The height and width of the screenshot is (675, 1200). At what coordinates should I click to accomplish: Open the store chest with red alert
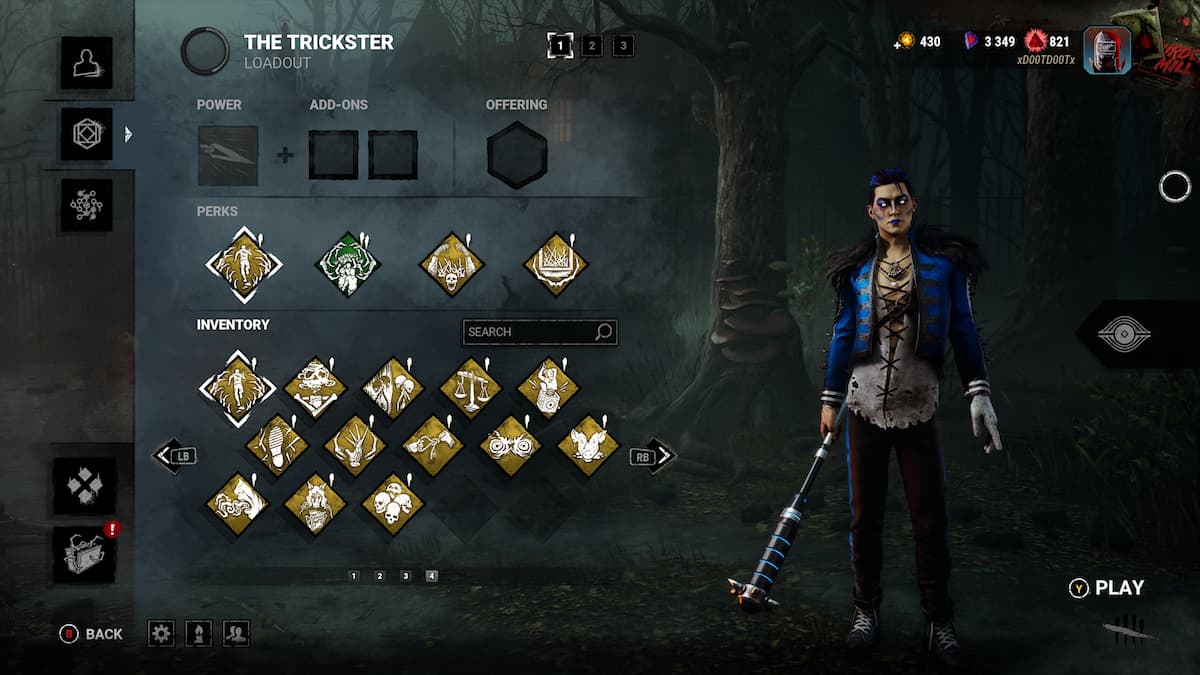point(85,555)
